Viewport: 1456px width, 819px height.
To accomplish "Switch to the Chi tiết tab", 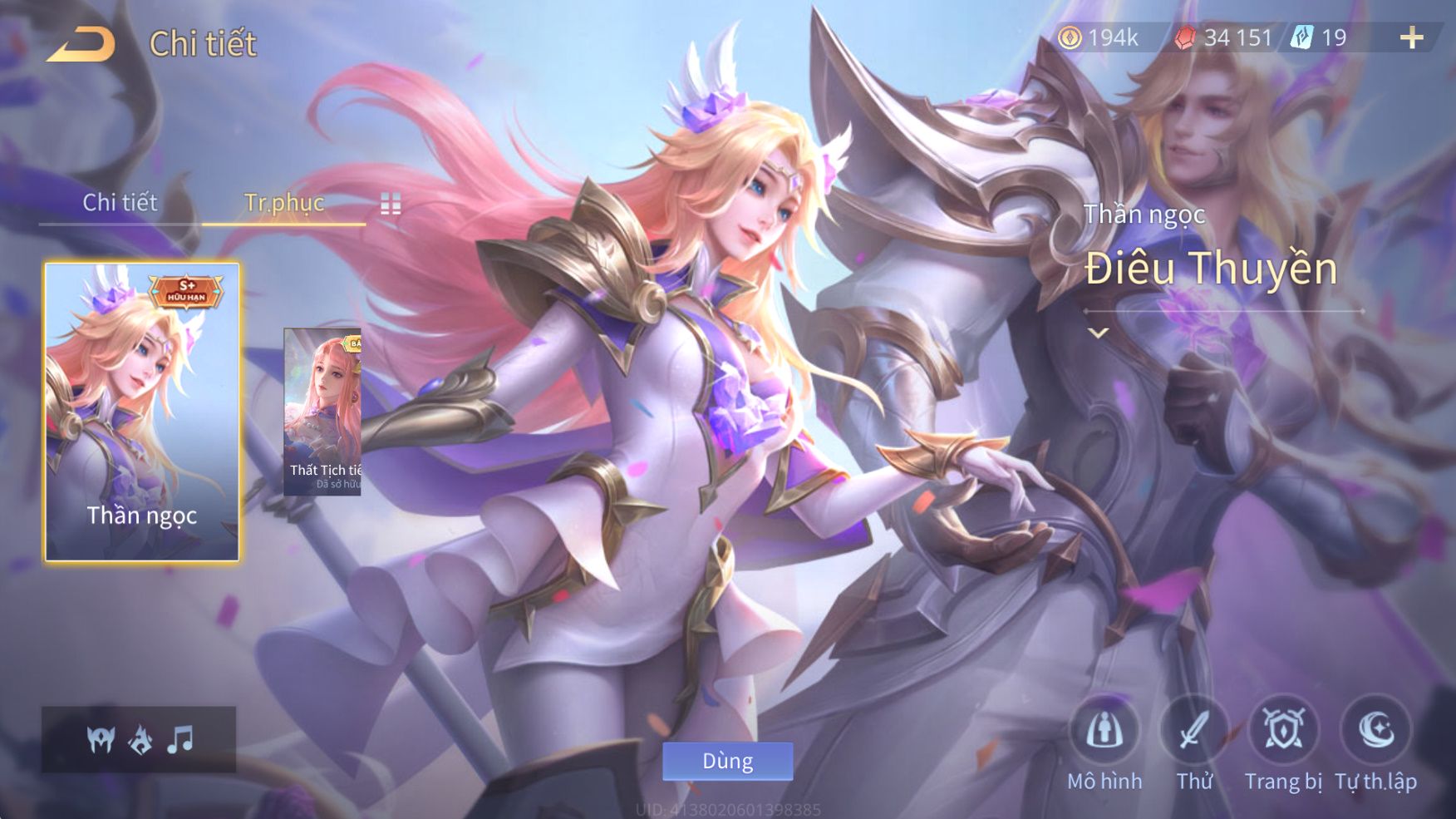I will [x=120, y=203].
